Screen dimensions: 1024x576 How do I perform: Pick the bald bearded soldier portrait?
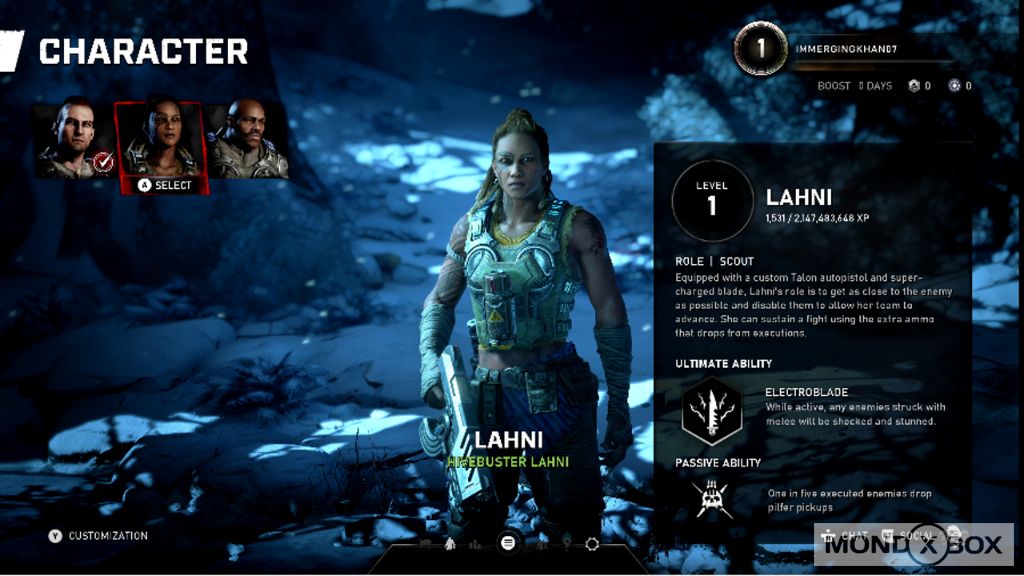click(248, 140)
